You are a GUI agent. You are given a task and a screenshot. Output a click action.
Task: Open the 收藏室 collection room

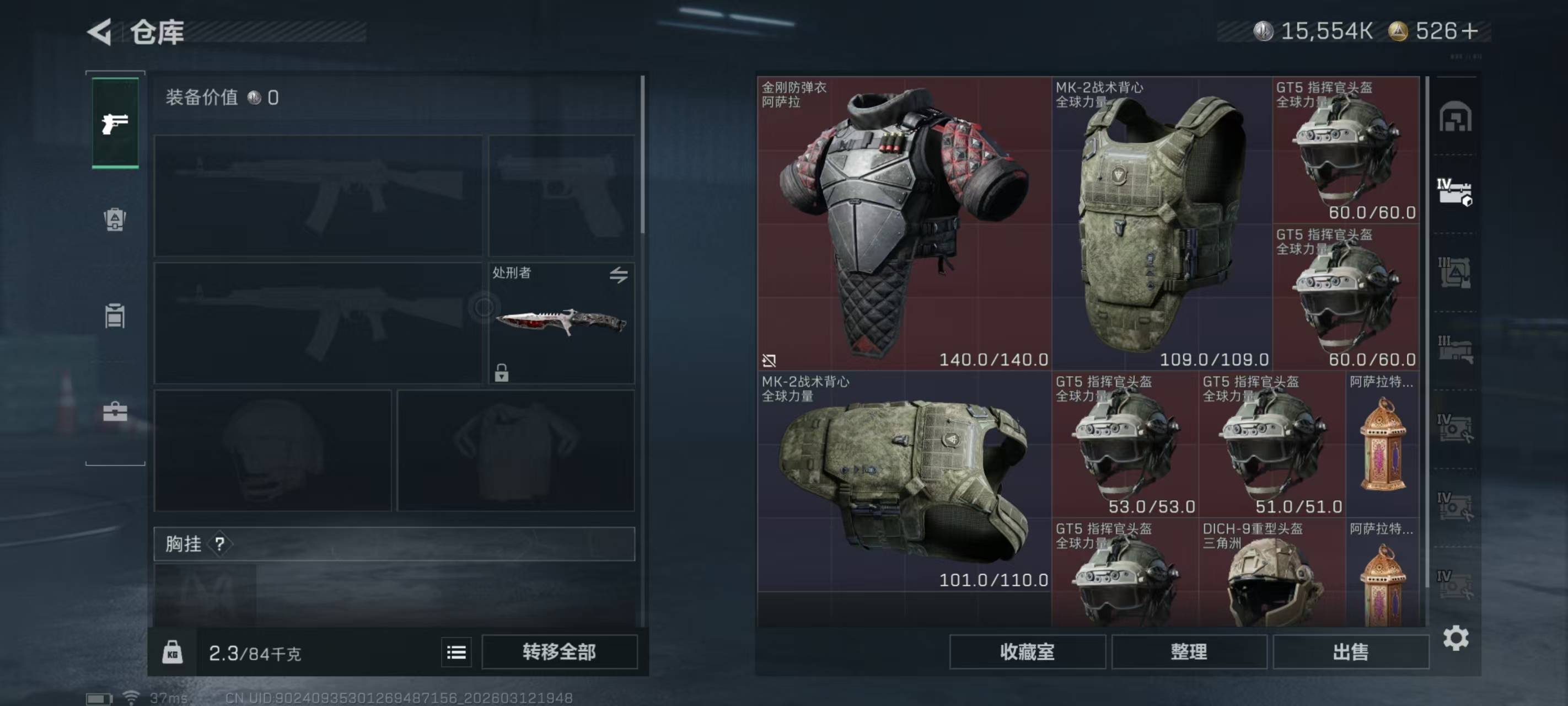1027,652
